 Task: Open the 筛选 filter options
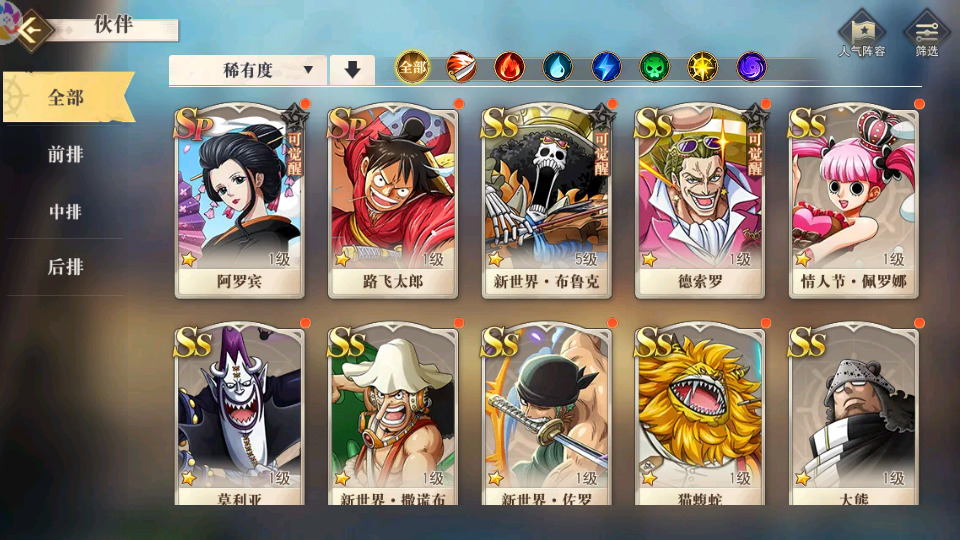point(926,35)
